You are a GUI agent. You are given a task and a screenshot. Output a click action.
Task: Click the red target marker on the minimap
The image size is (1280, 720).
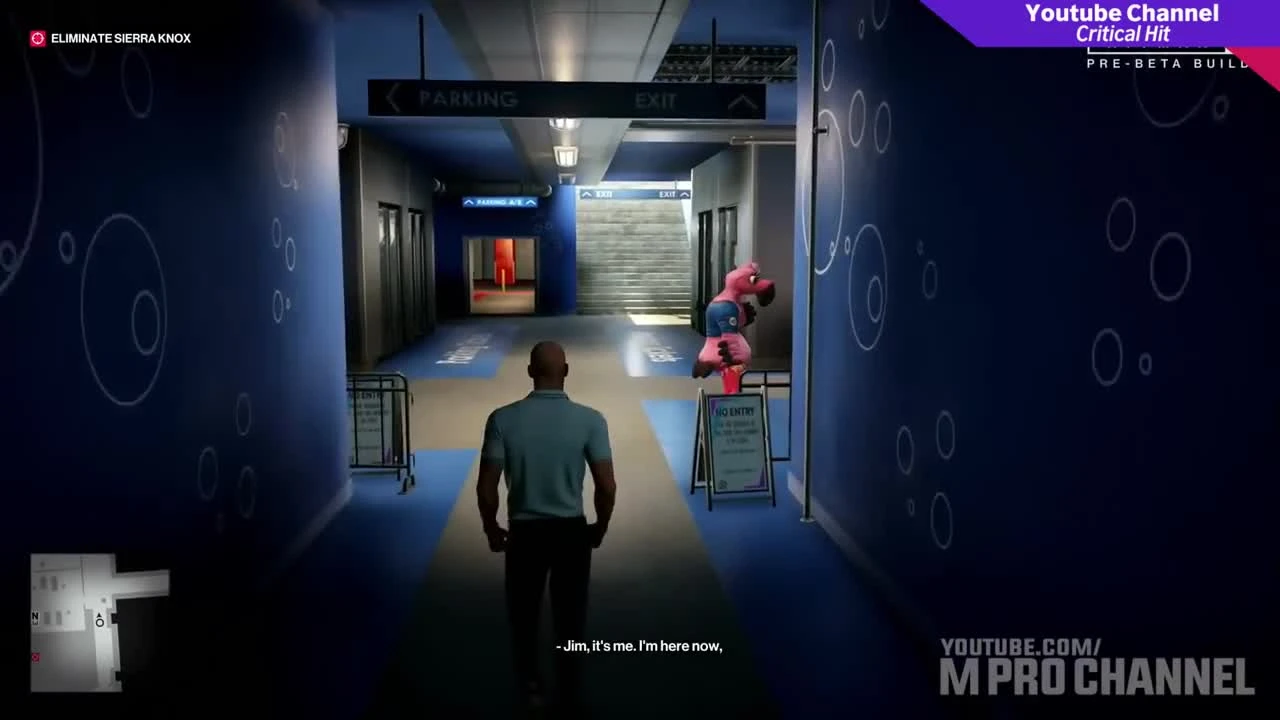[x=35, y=656]
